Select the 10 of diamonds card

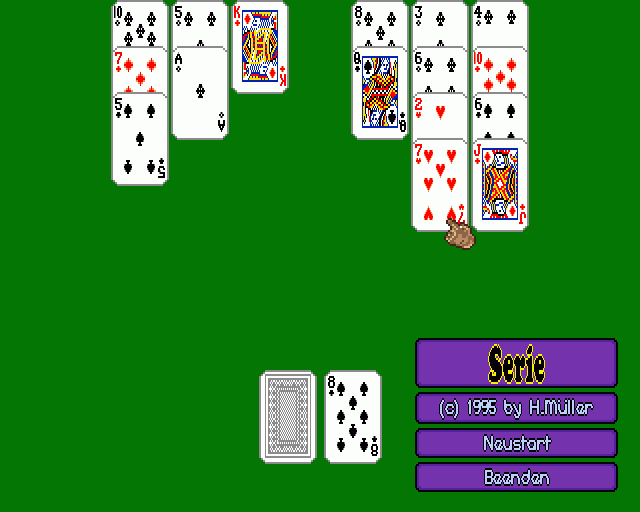(500, 68)
